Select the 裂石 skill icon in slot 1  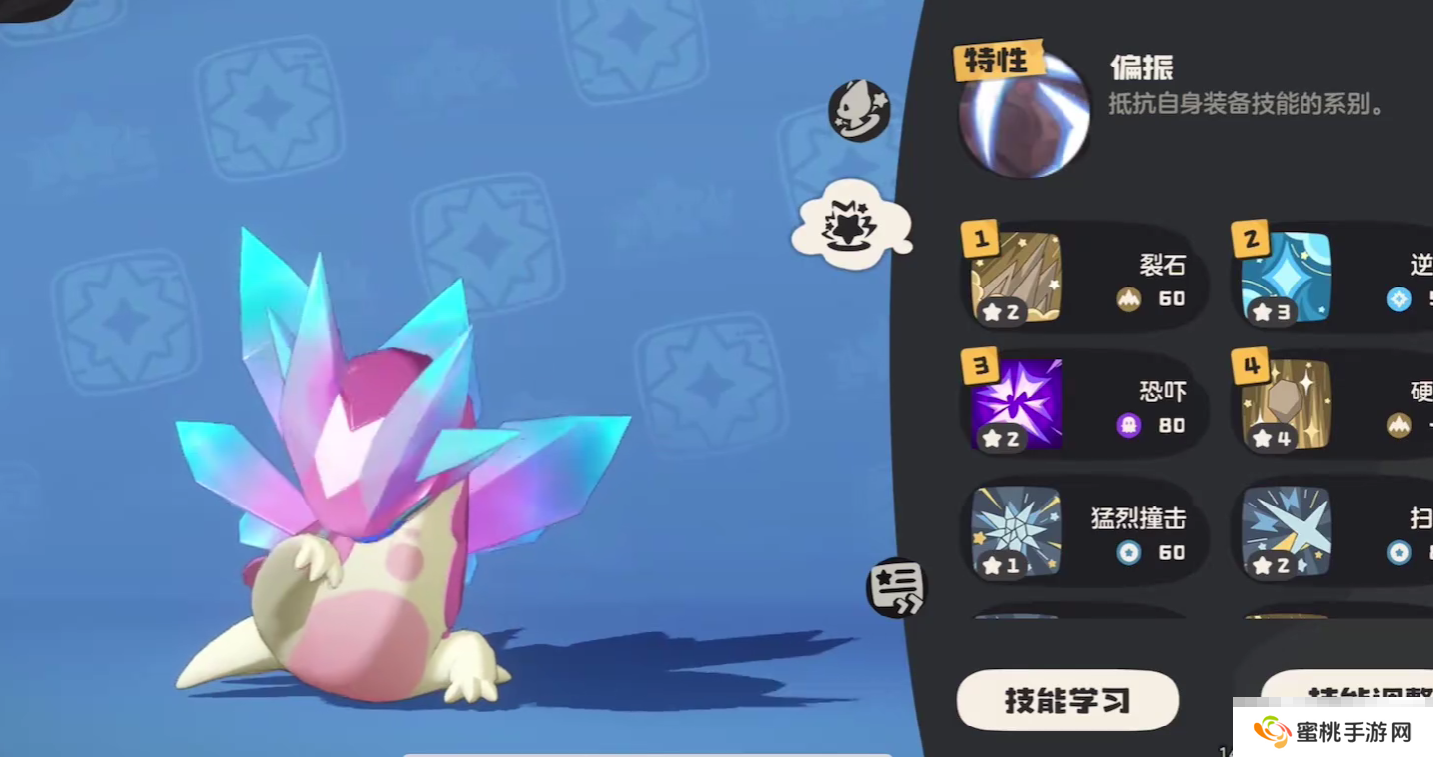tap(1015, 277)
